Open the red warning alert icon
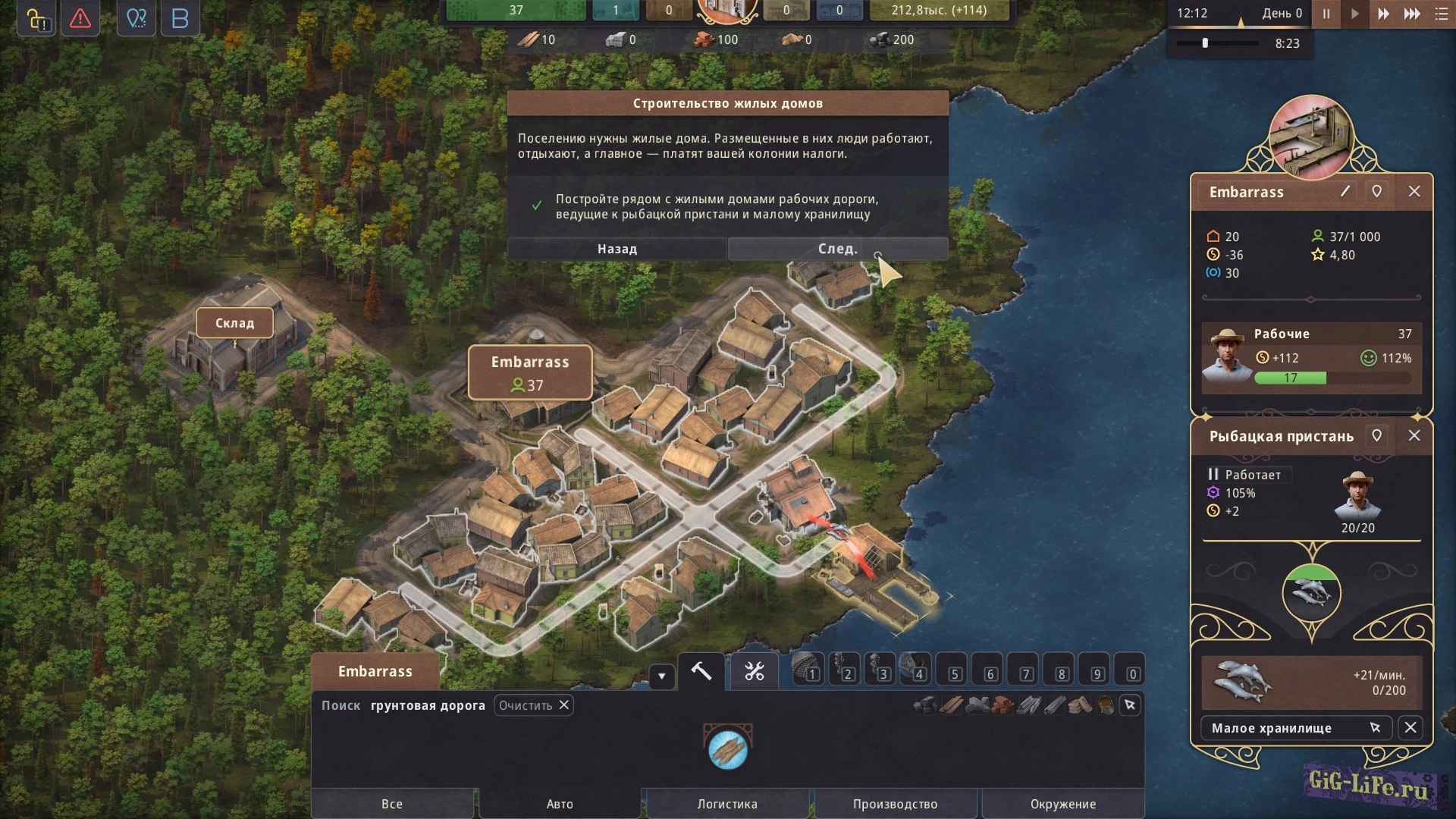1456x819 pixels. tap(80, 19)
